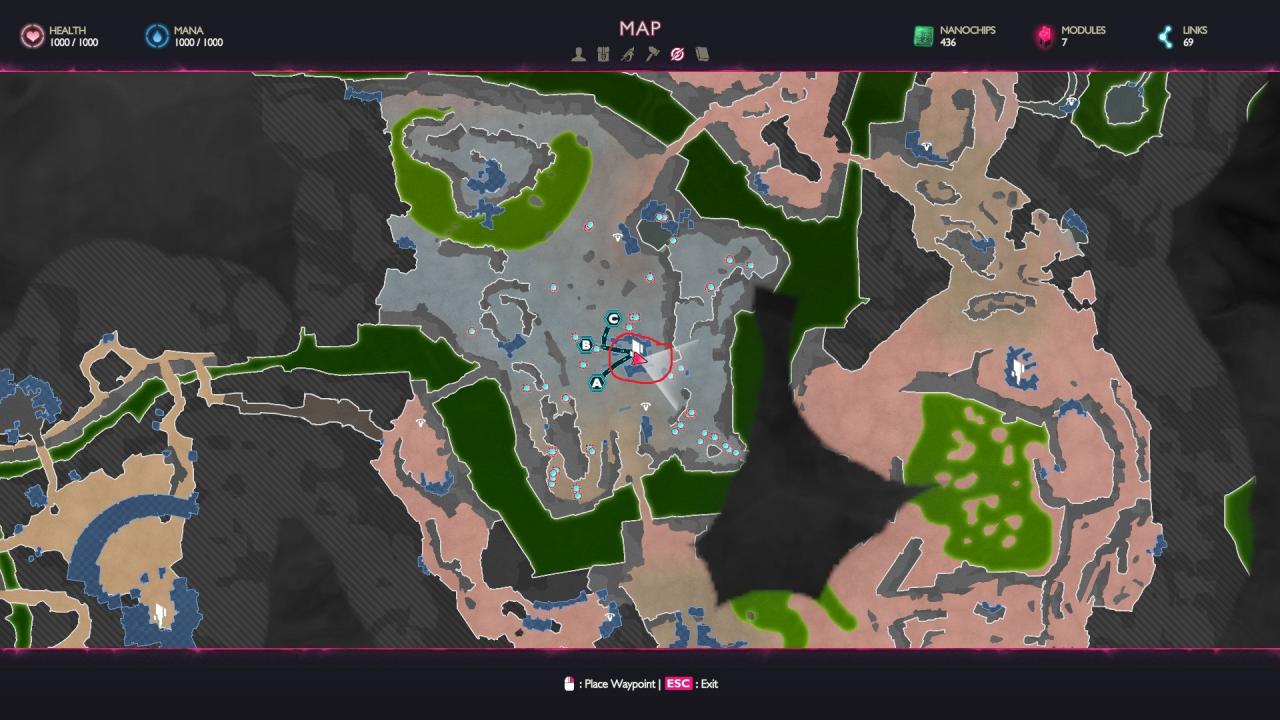The height and width of the screenshot is (720, 1280).
Task: Open the journal book tab
Action: tap(702, 54)
